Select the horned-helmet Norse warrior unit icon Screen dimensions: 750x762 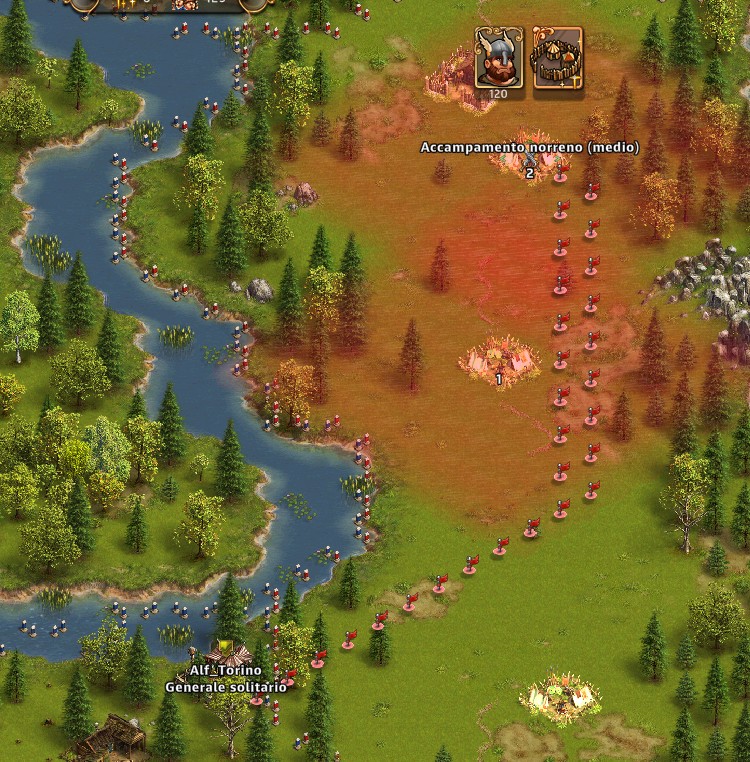click(498, 57)
